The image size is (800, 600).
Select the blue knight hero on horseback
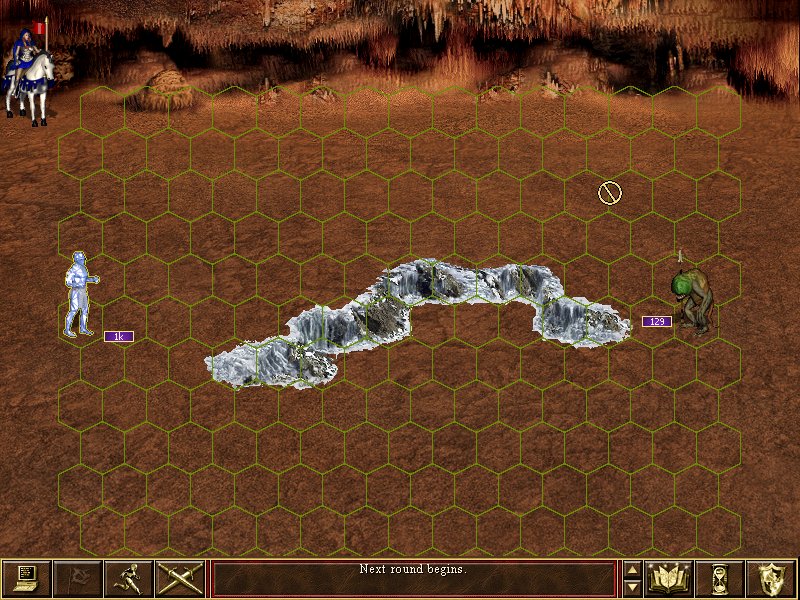pos(28,73)
